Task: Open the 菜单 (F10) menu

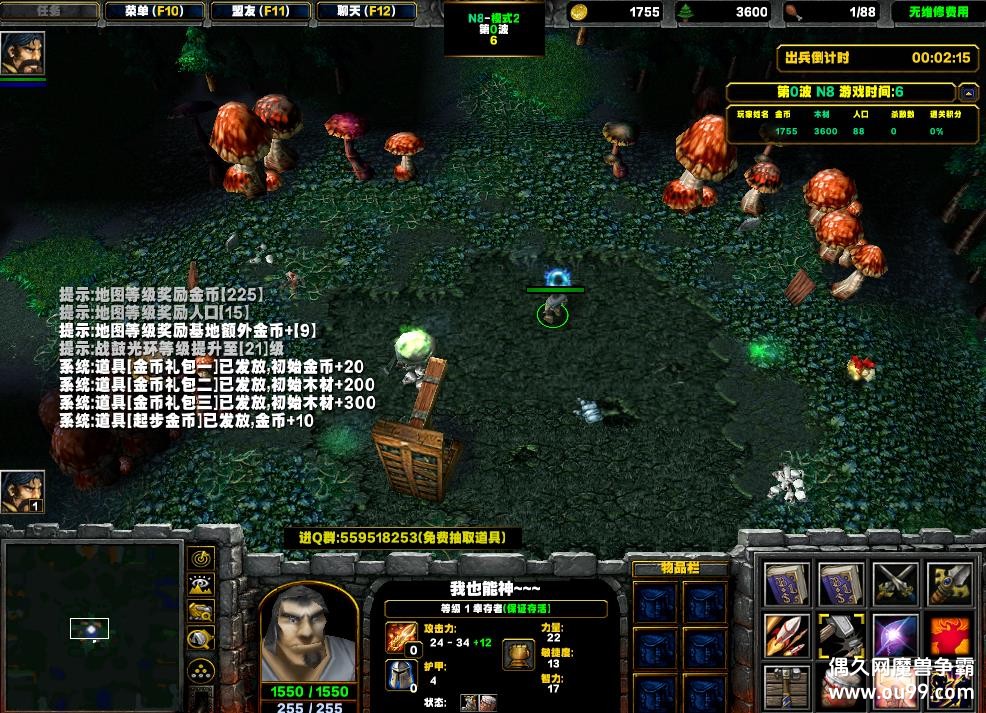Action: 153,11
